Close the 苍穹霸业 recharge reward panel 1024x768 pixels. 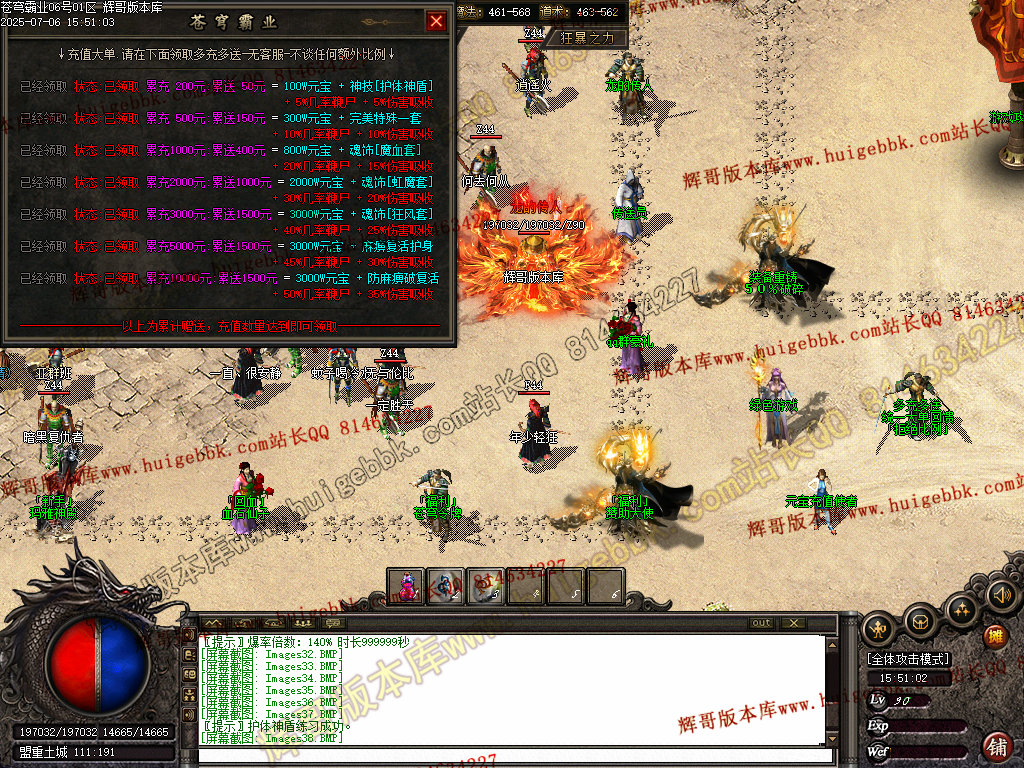click(x=437, y=21)
